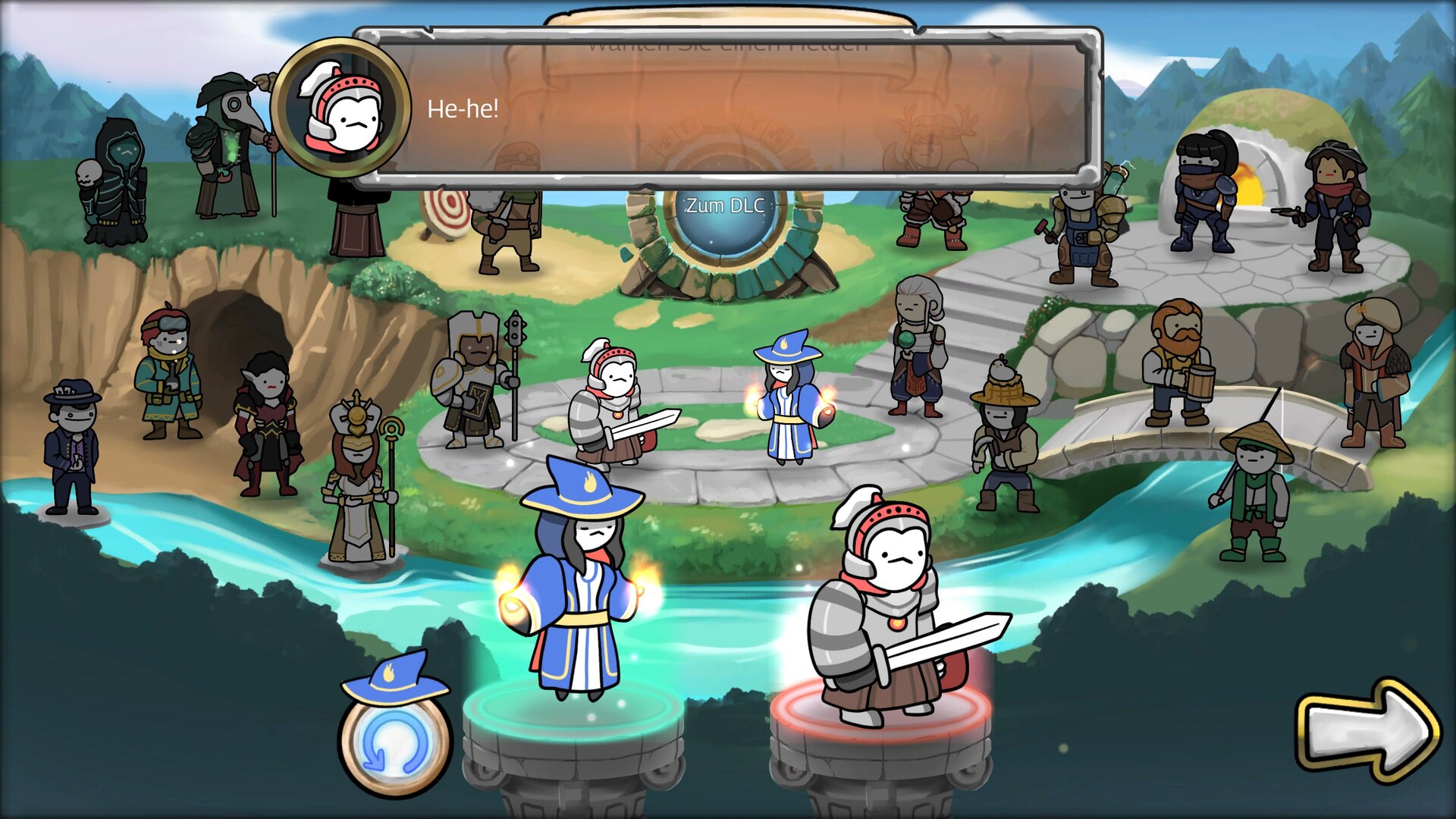Click the wizard hat swap button
This screenshot has width=1456, height=819.
[x=395, y=728]
